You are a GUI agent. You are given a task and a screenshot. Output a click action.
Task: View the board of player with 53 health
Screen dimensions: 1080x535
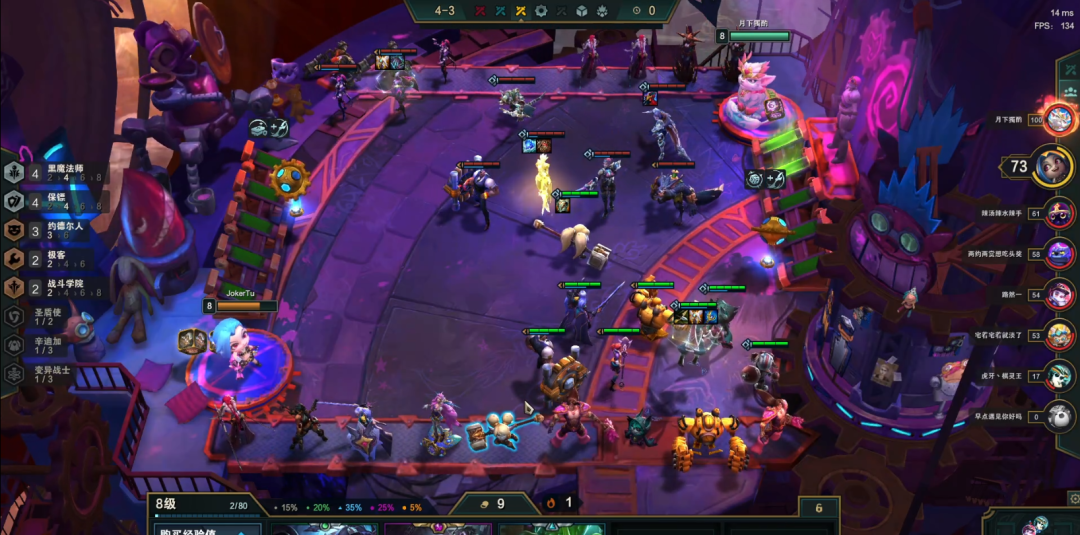(x=1060, y=335)
